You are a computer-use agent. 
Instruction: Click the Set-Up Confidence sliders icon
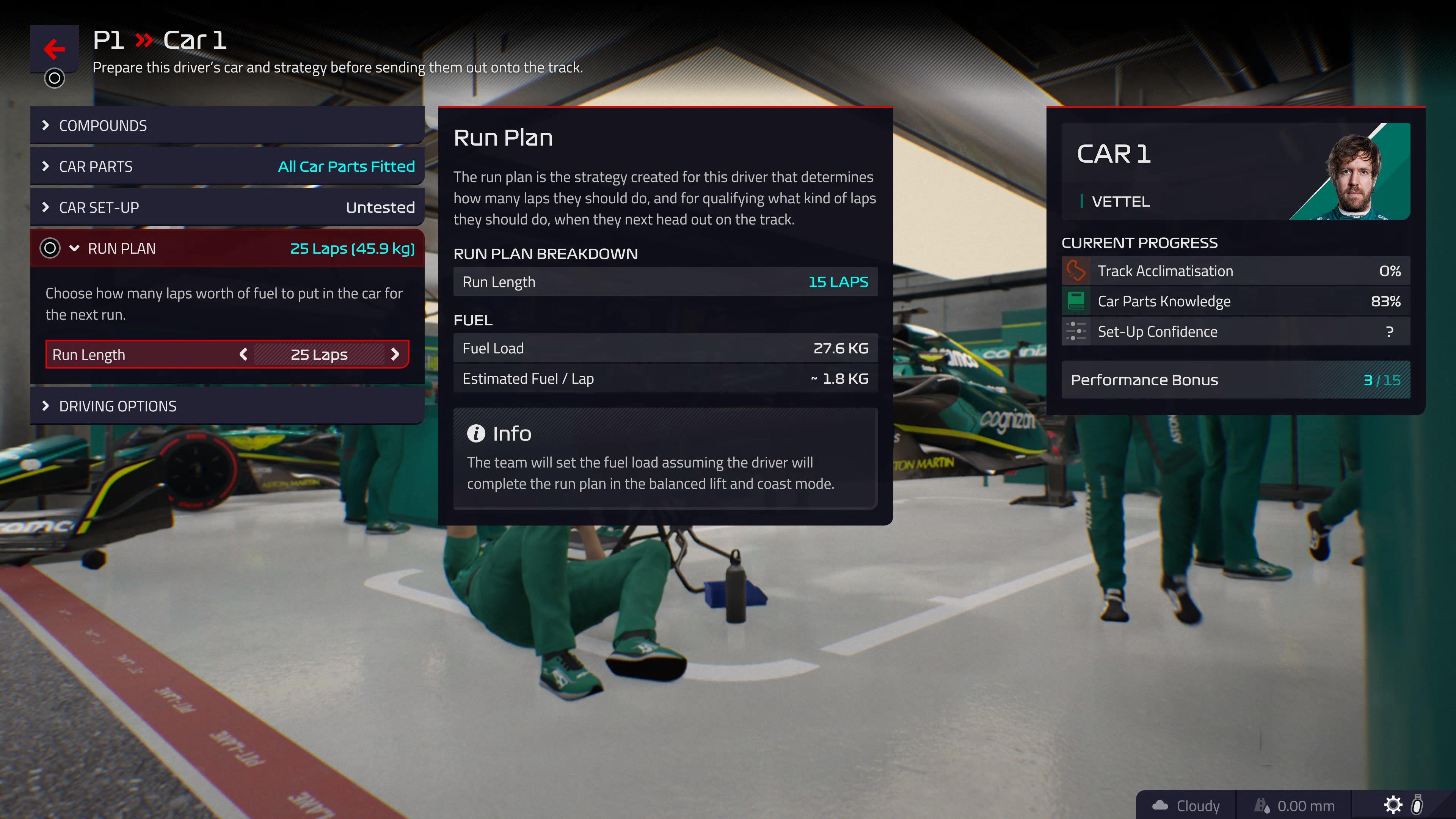[1076, 331]
